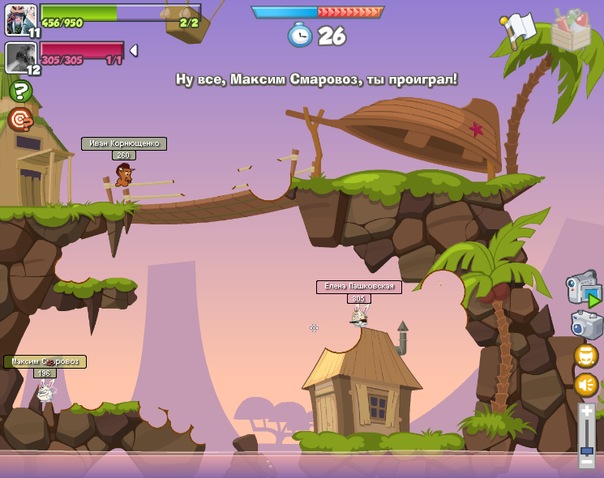Open the green question mark help
The width and height of the screenshot is (604, 478).
click(x=20, y=91)
